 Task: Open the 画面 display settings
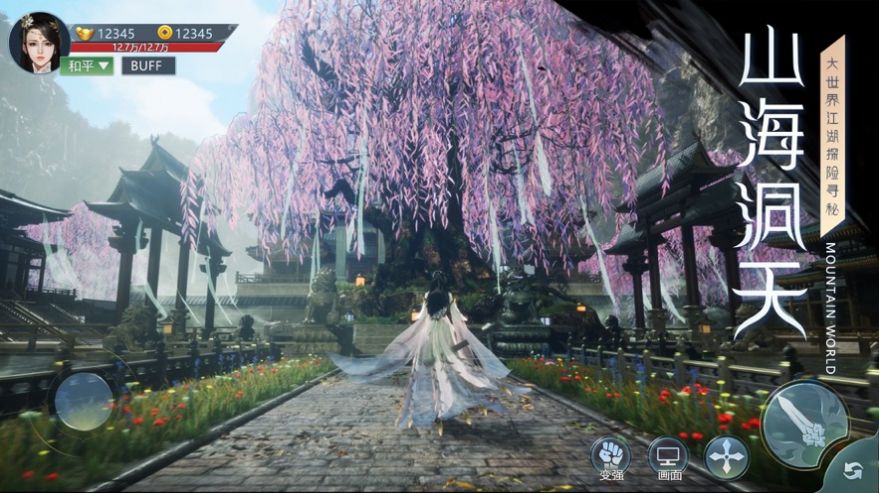668,455
